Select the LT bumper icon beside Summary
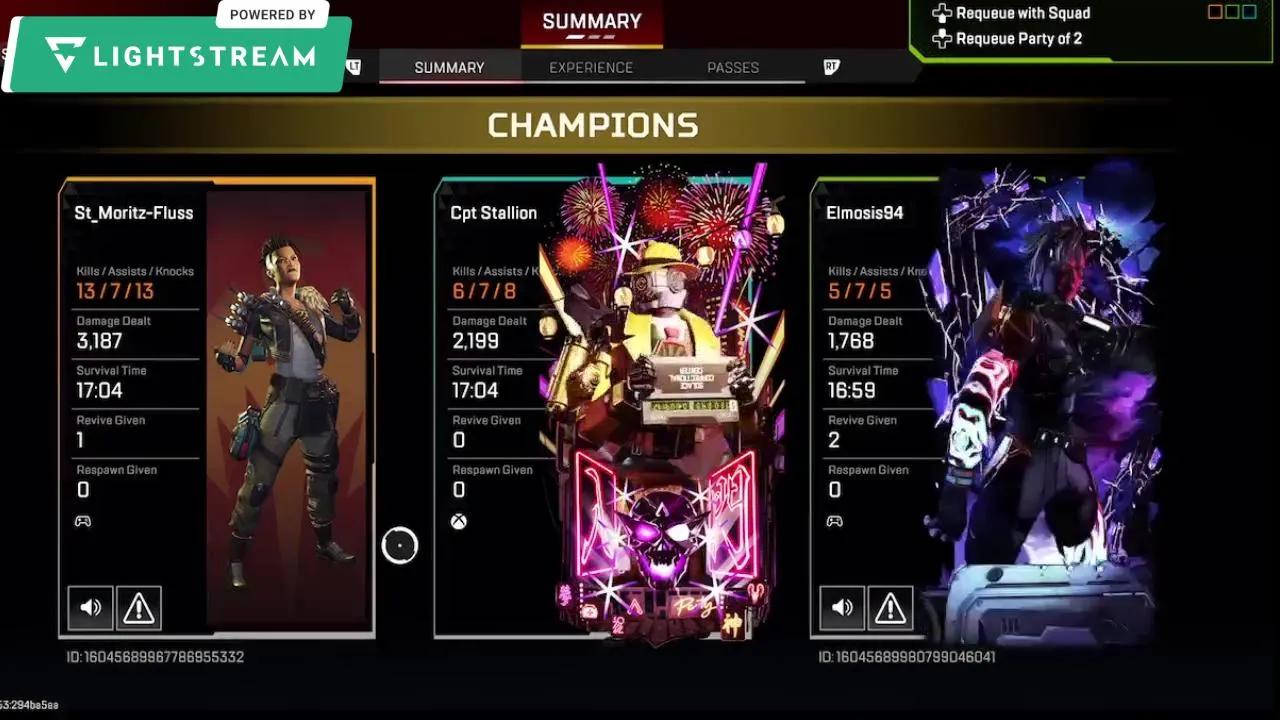The image size is (1280, 720). tap(352, 67)
